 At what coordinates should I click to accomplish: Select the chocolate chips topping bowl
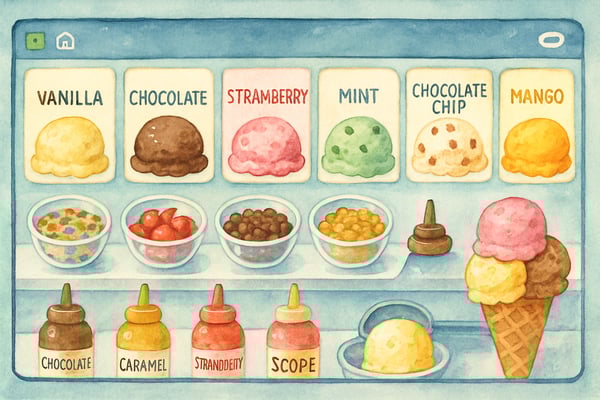[257, 230]
